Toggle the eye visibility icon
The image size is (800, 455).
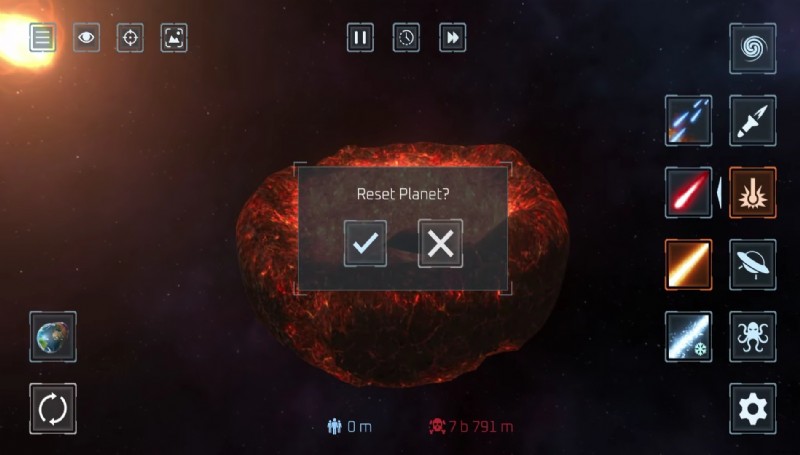pyautogui.click(x=87, y=38)
